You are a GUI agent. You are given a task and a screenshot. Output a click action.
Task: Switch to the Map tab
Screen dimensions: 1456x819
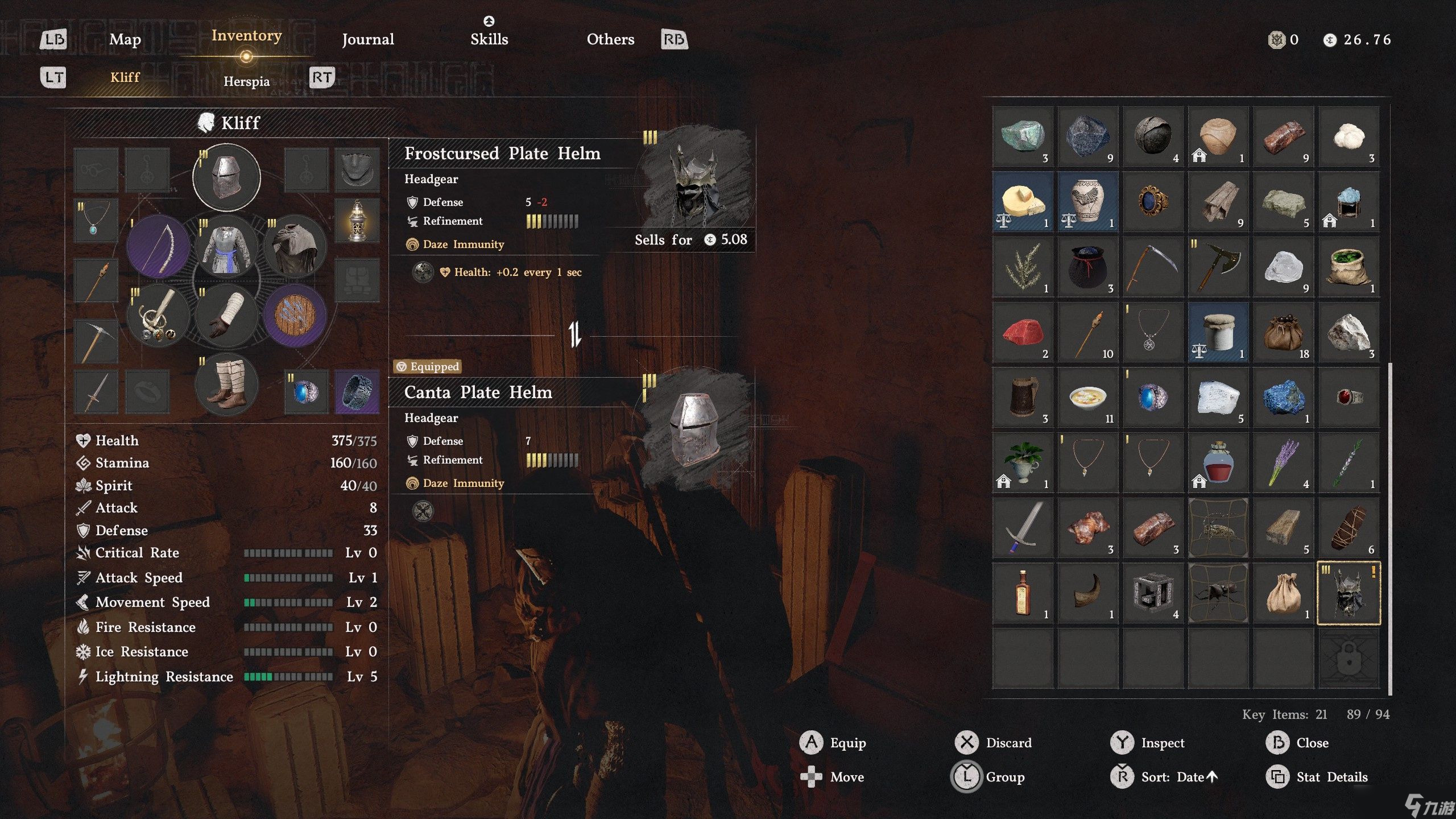click(x=125, y=39)
